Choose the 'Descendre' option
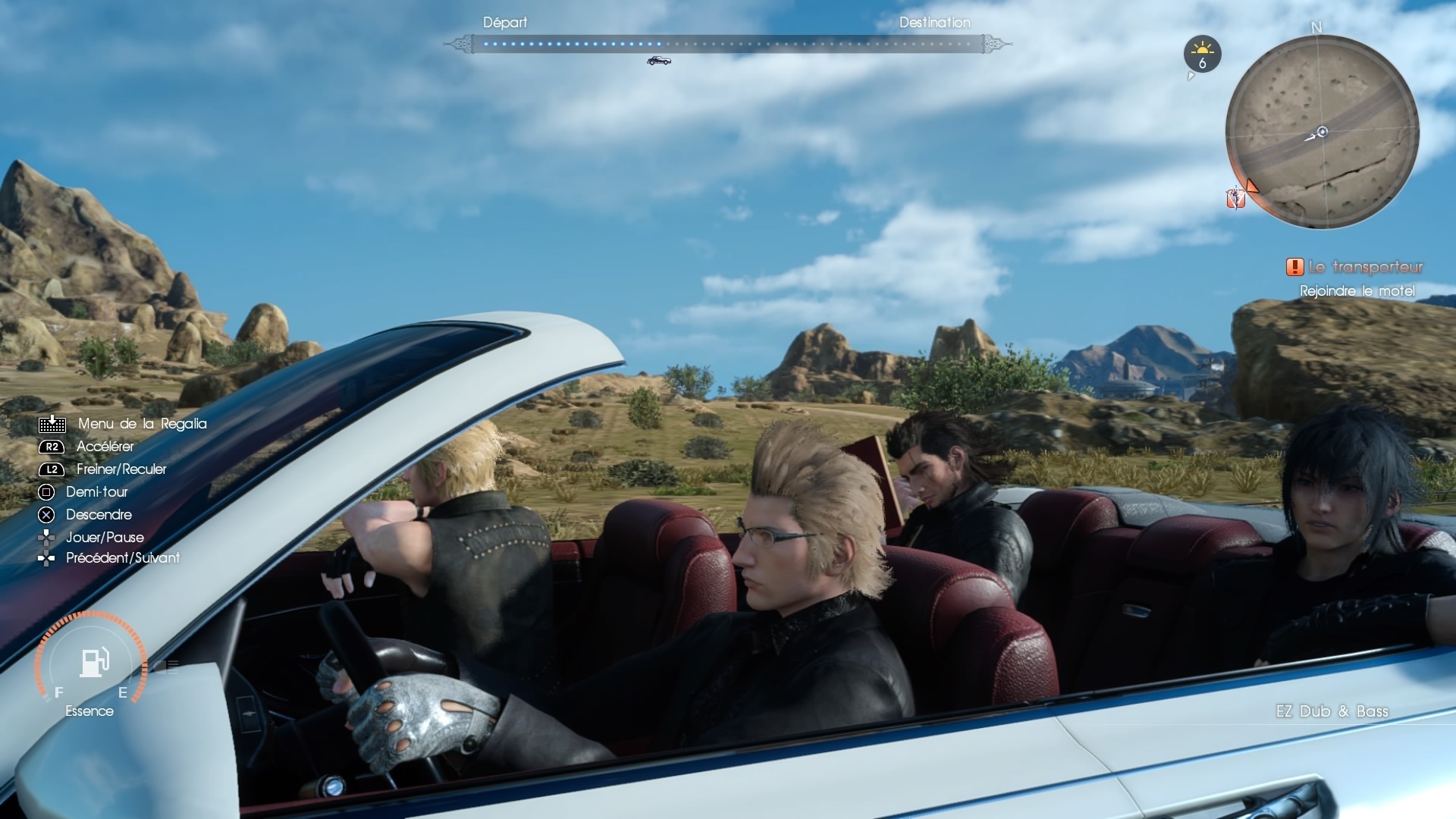Viewport: 1456px width, 819px height. pyautogui.click(x=99, y=515)
